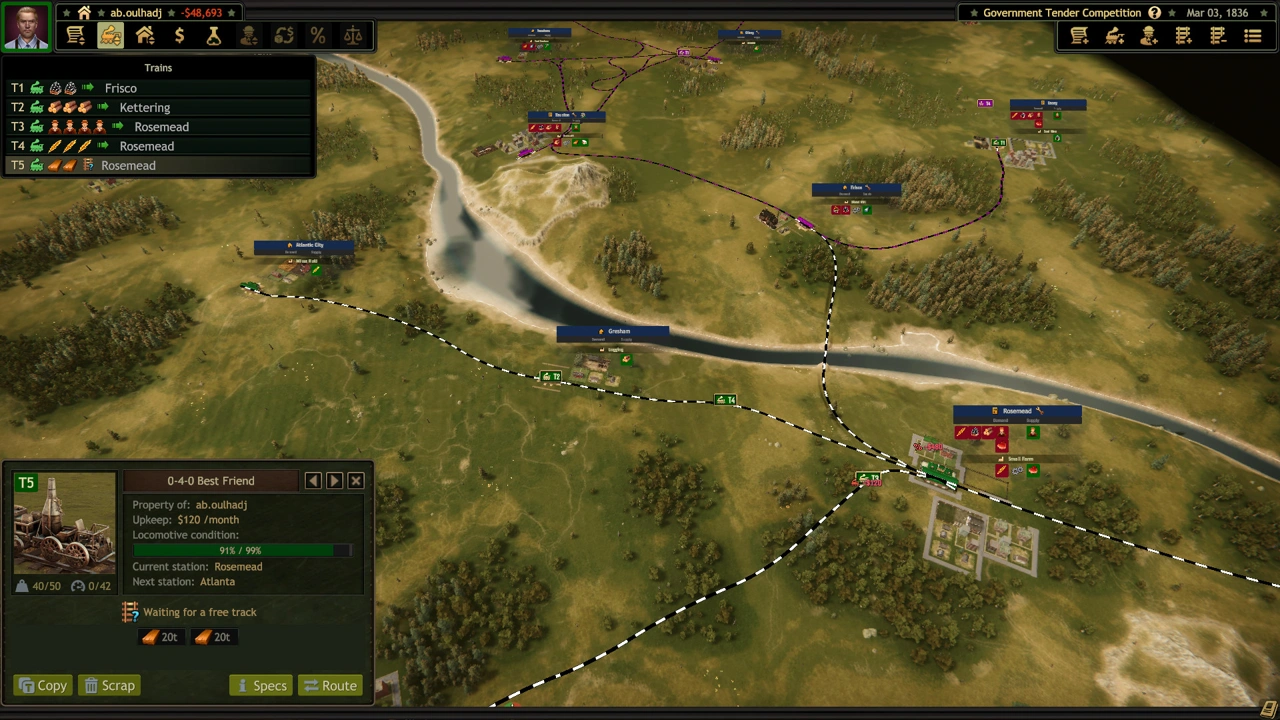The width and height of the screenshot is (1280, 720).
Task: Select train T2 heading to Kettering
Action: tap(144, 107)
